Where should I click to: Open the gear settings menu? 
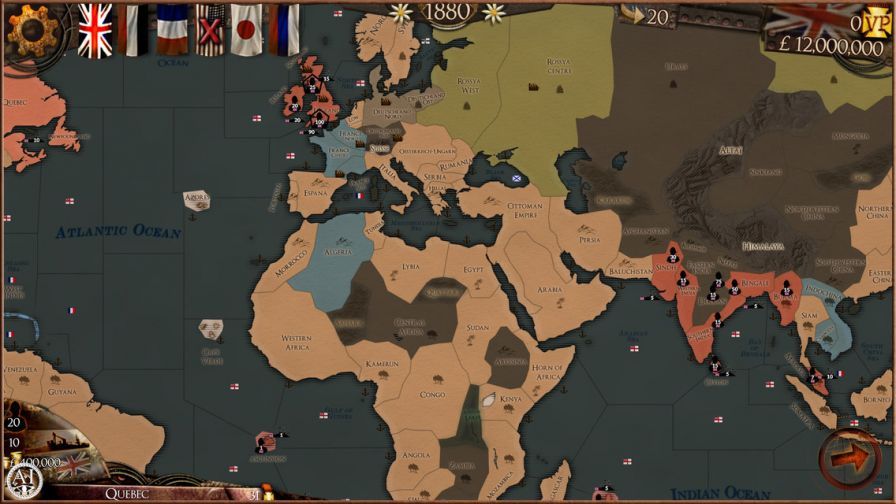29,30
